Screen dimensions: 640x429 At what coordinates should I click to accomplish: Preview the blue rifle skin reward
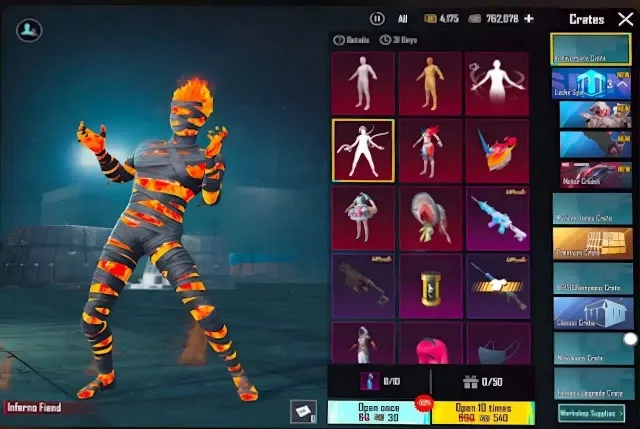click(497, 219)
